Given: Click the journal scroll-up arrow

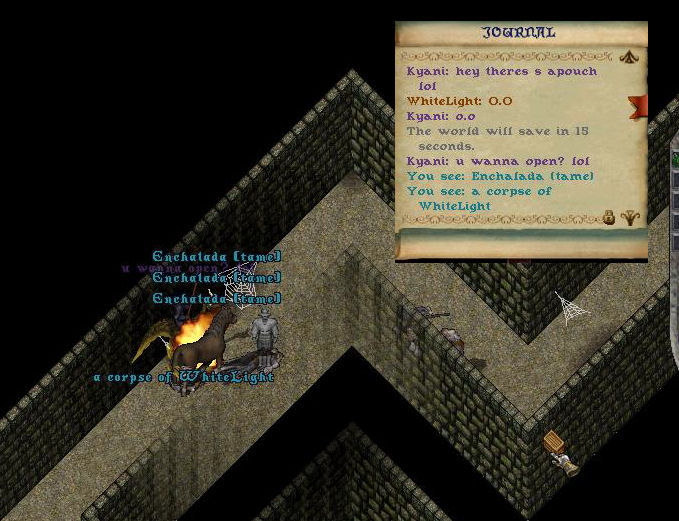Looking at the screenshot, I should (629, 57).
